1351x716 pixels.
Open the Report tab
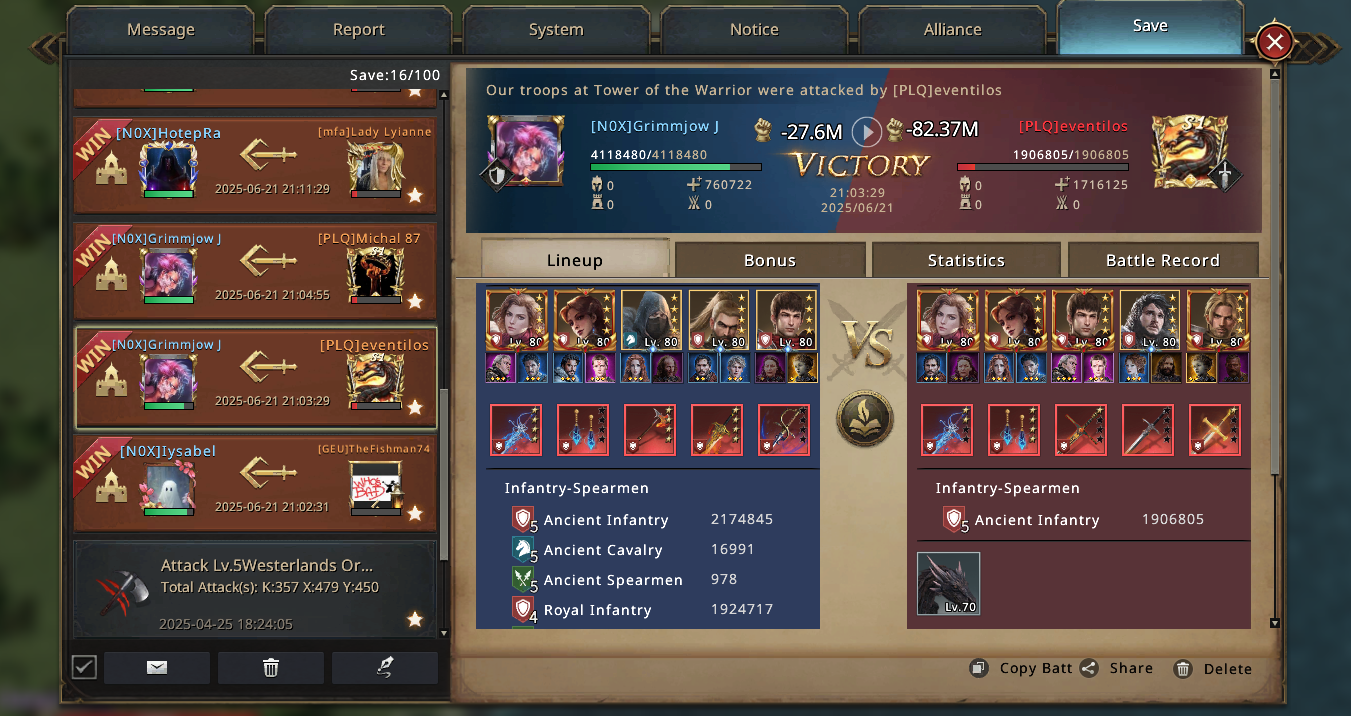358,30
